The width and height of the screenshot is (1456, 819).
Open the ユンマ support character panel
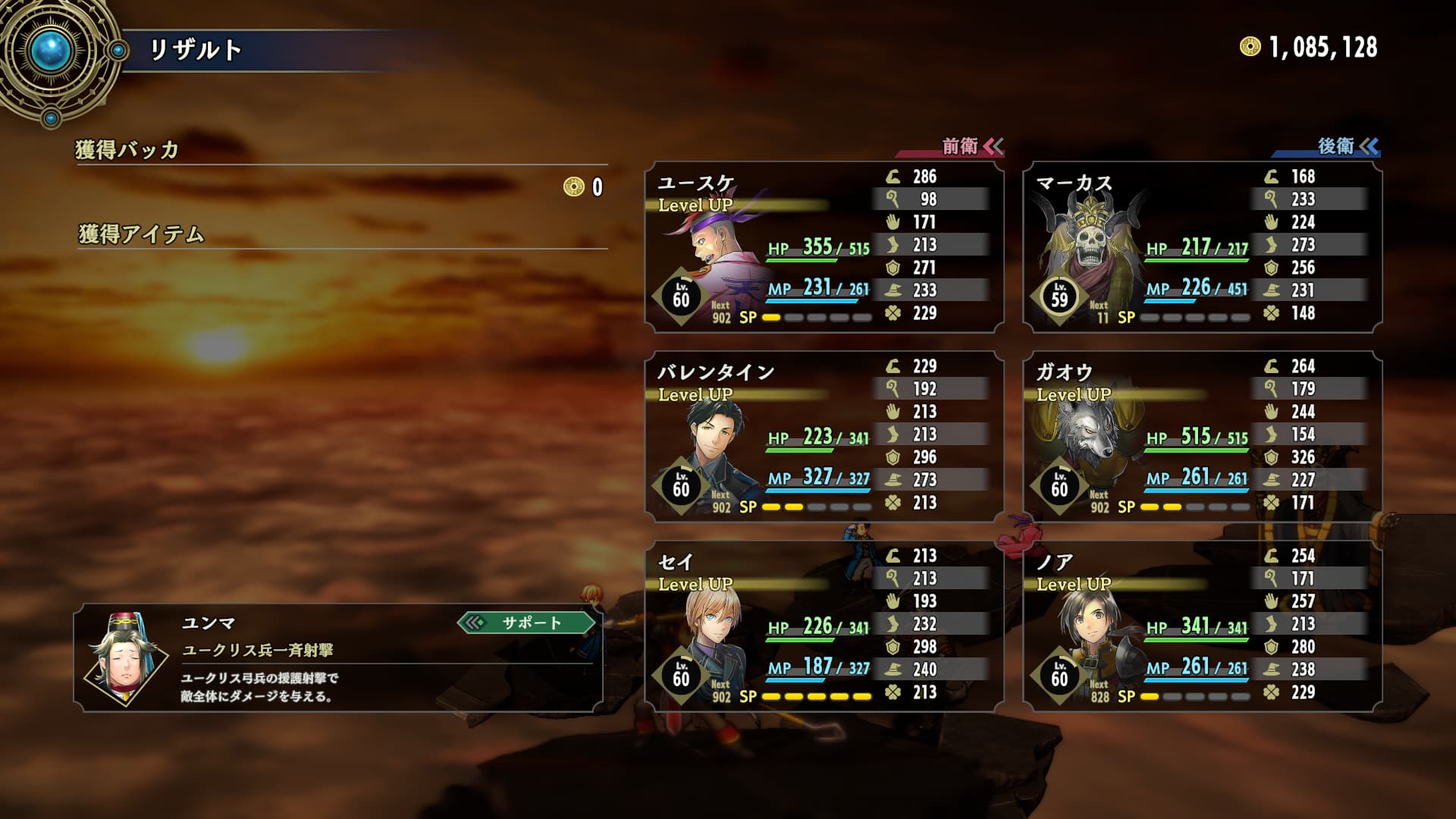338,658
